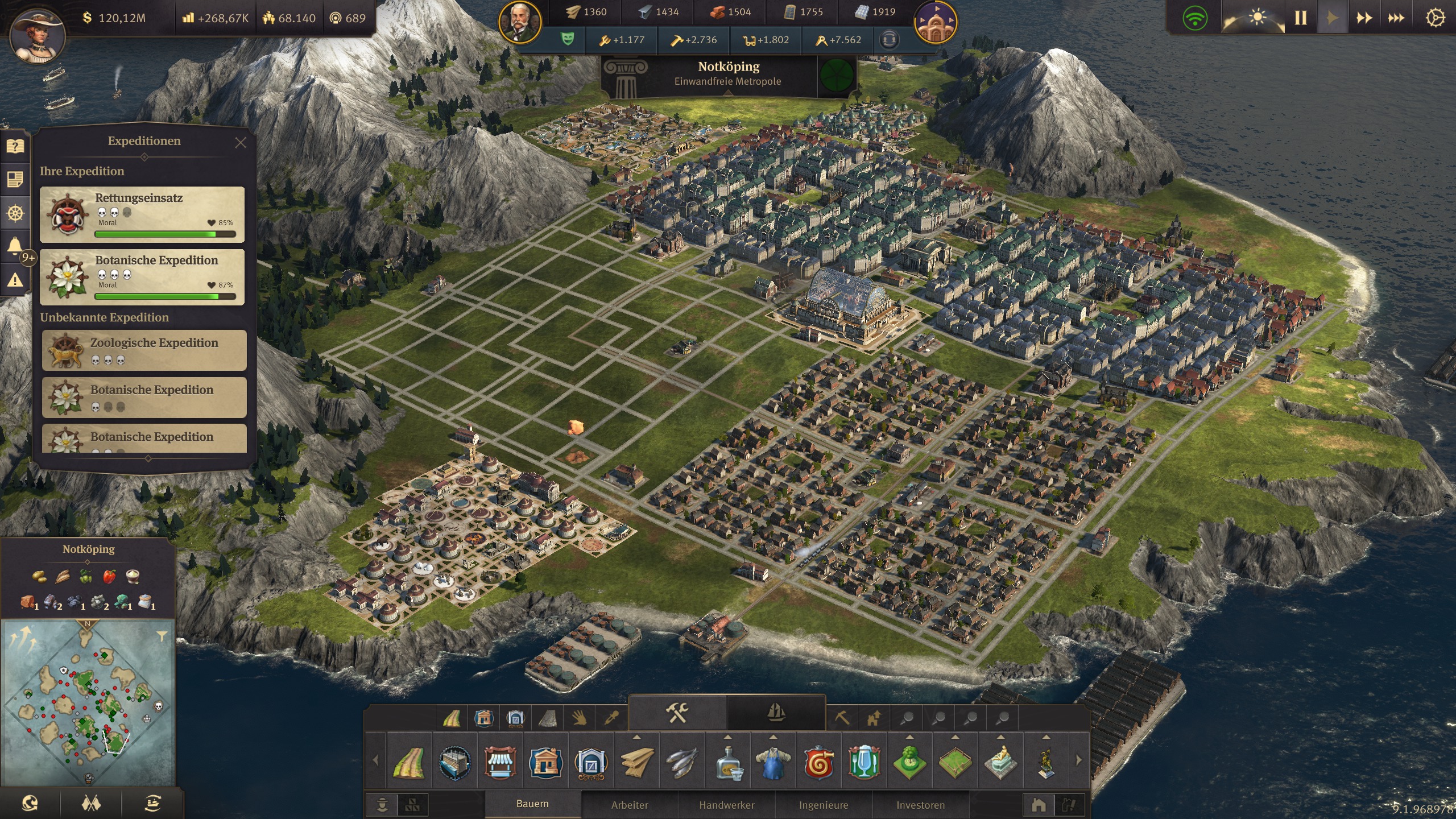Select the Zoologische Expedition entry
This screenshot has height=819, width=1456.
click(x=144, y=350)
